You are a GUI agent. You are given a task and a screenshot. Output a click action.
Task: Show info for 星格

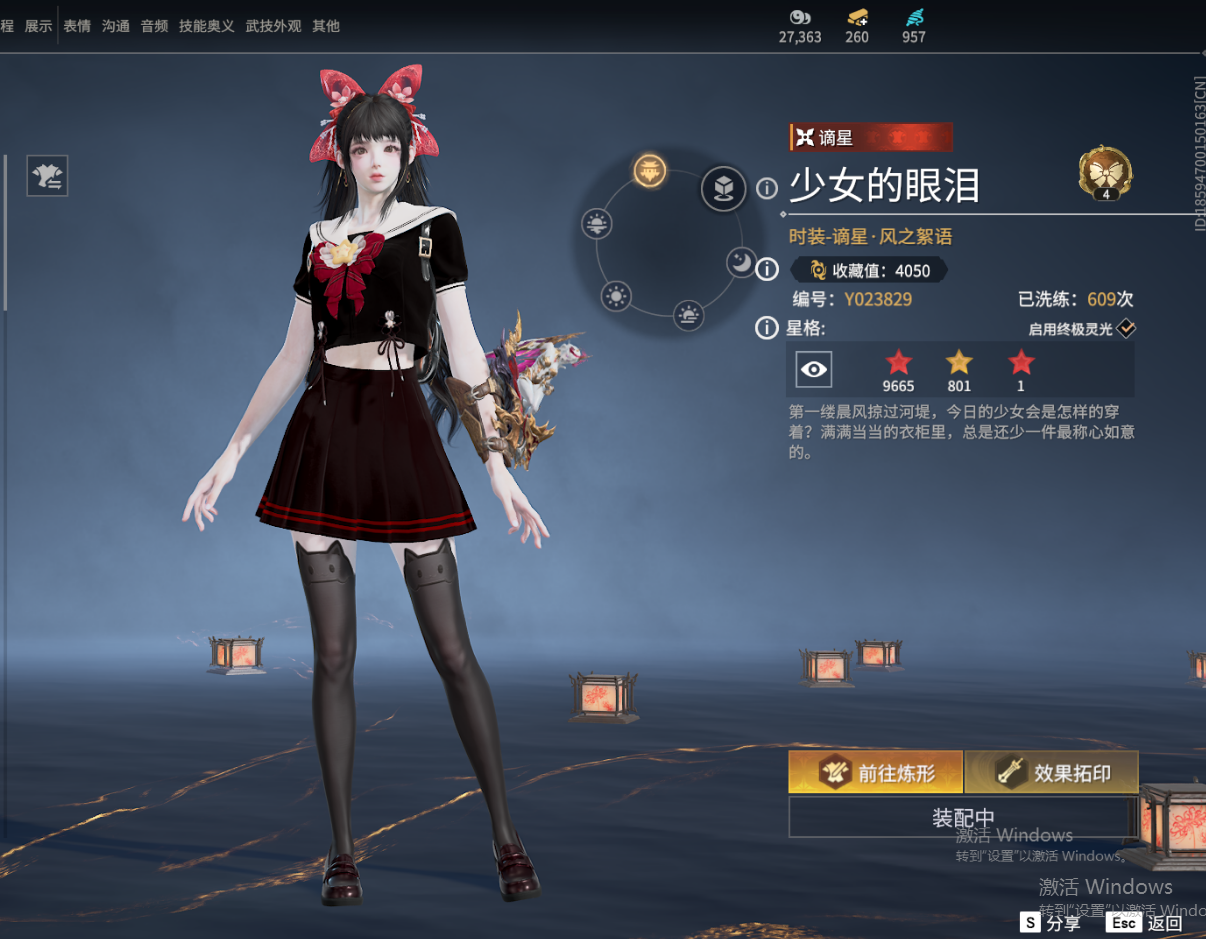click(x=767, y=328)
